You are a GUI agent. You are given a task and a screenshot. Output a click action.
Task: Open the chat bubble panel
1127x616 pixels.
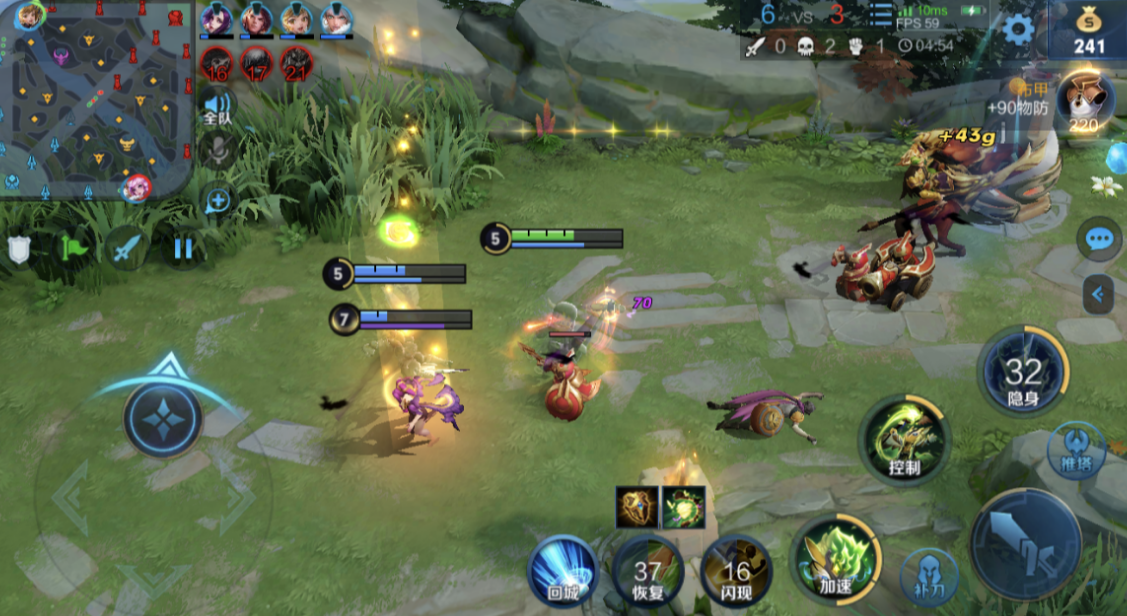point(1099,239)
